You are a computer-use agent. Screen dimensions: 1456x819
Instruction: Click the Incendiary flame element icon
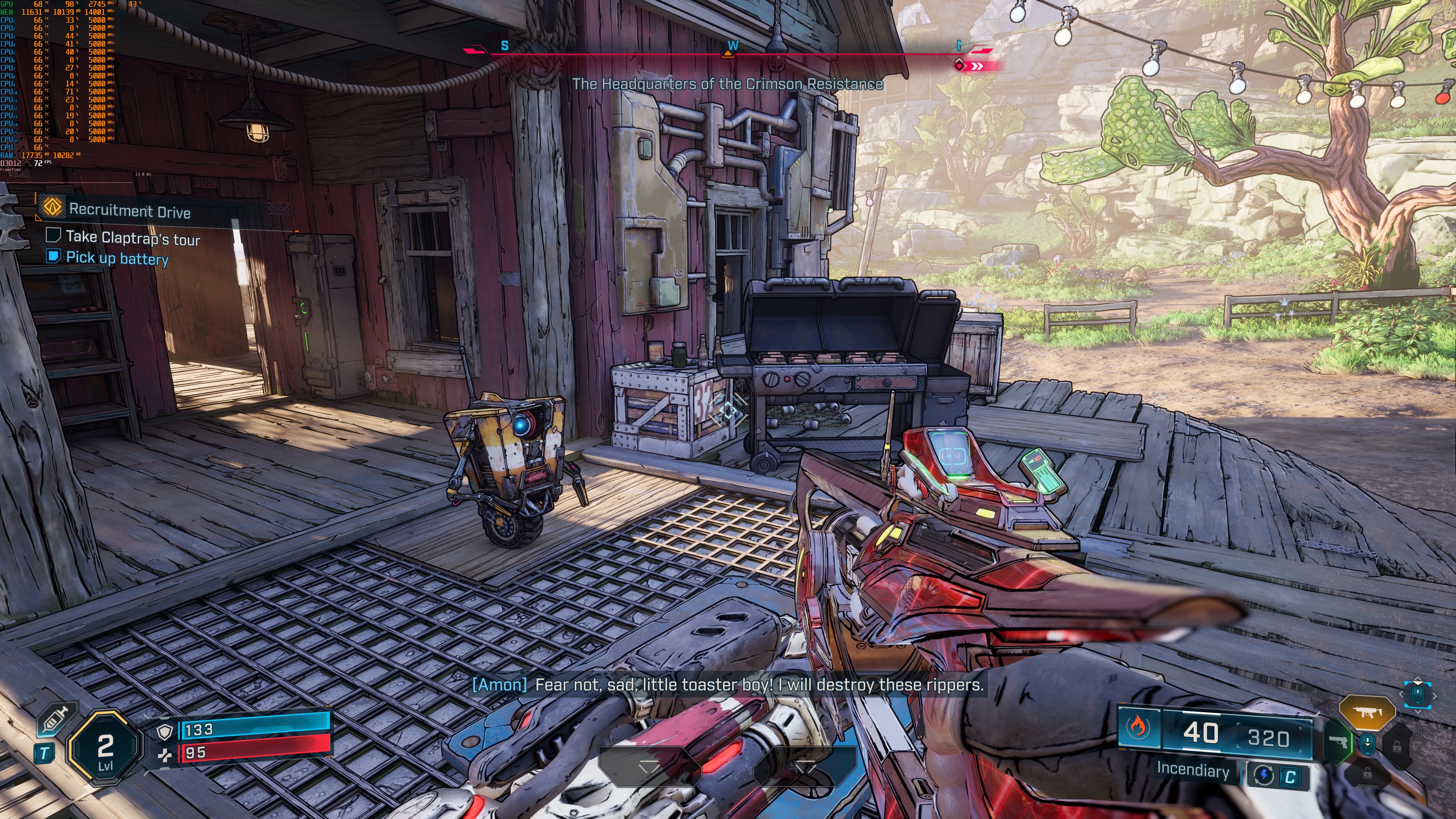click(1137, 727)
